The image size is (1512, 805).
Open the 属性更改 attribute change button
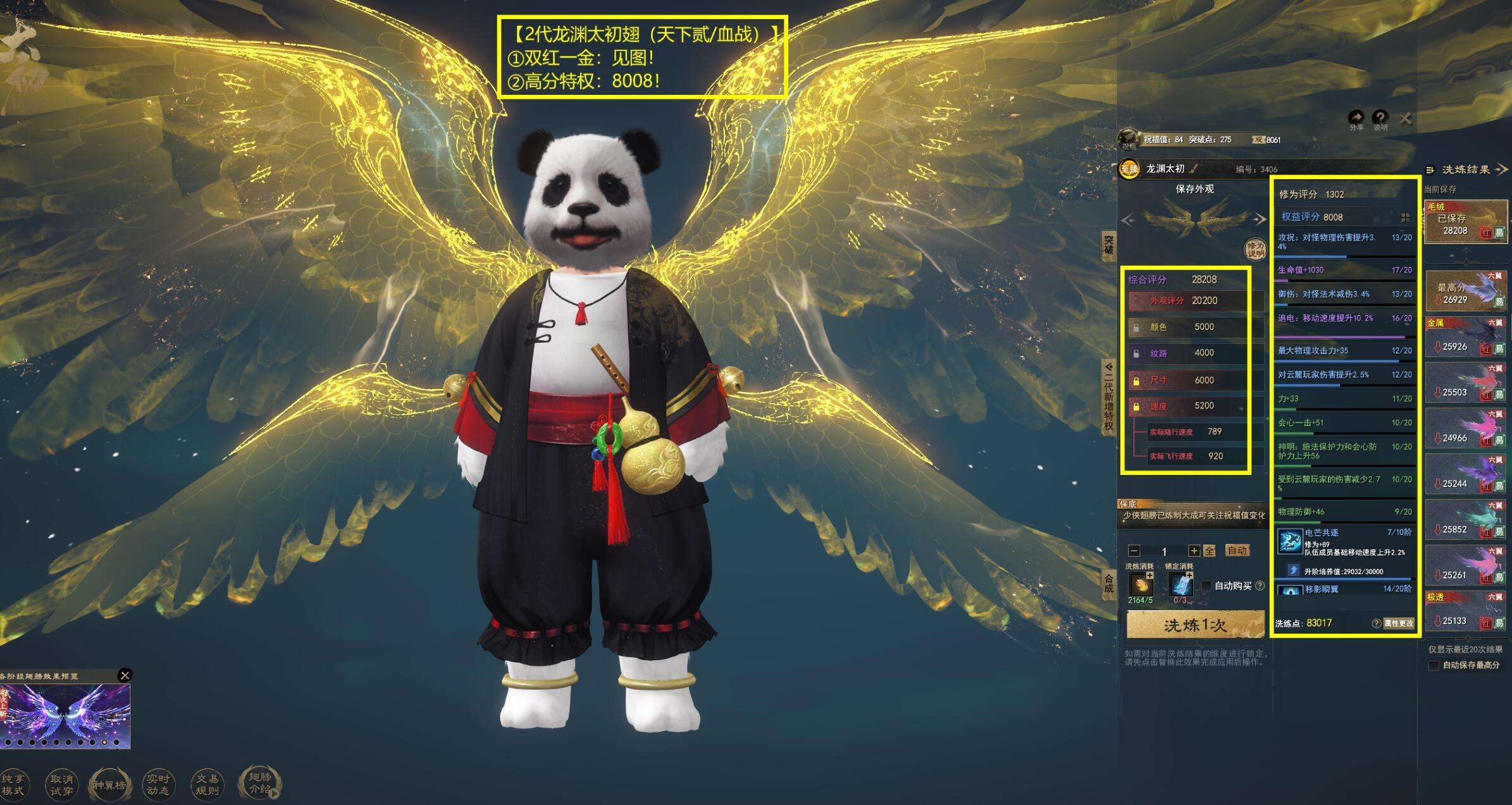(x=1398, y=624)
